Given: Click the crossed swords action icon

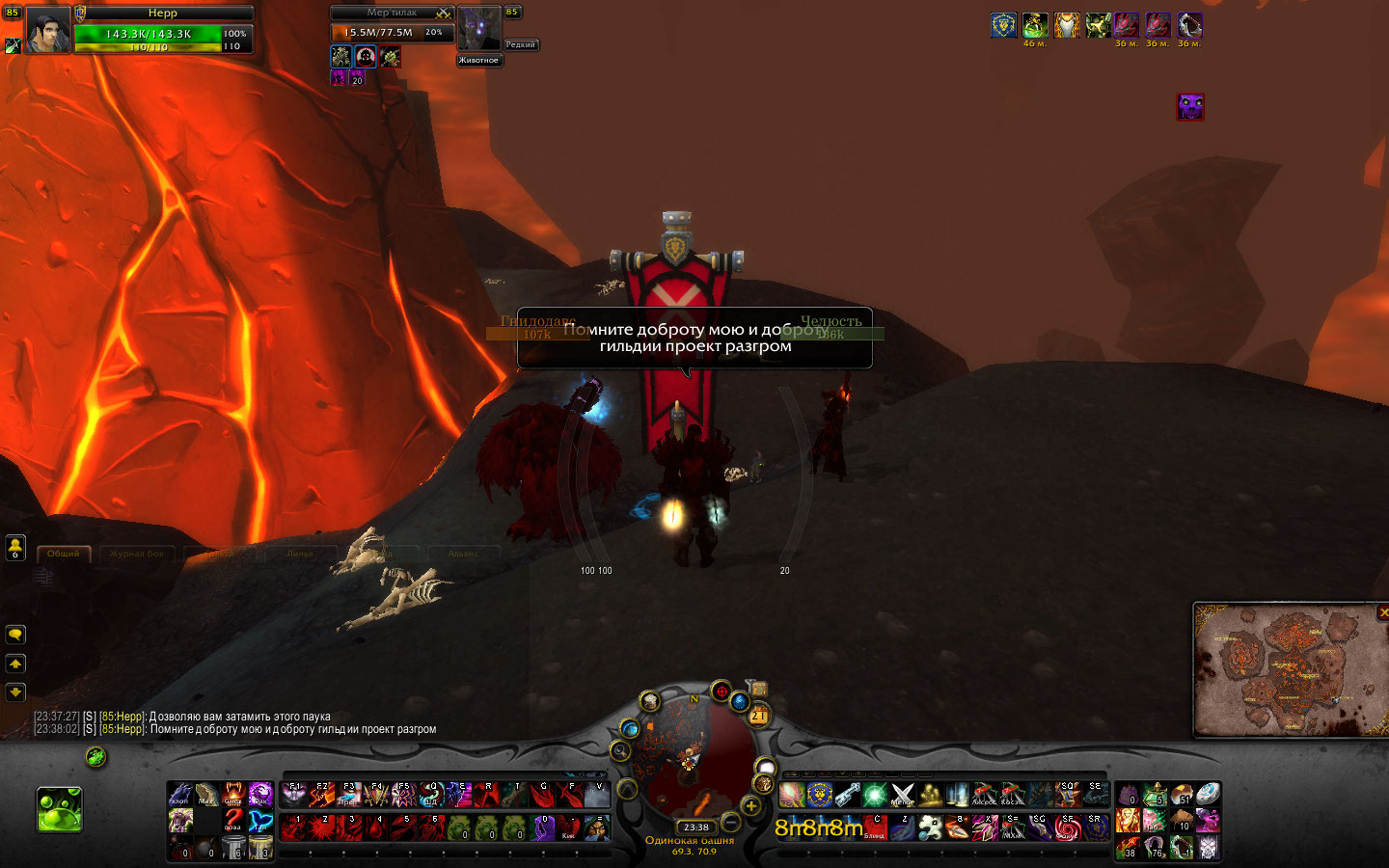Looking at the screenshot, I should pos(903,795).
